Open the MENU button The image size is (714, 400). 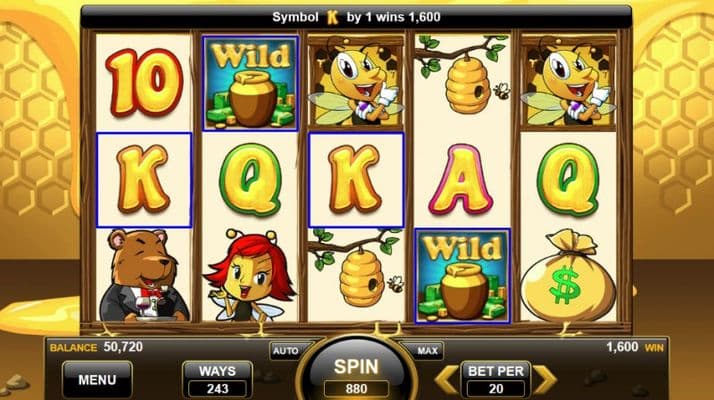pos(97,380)
